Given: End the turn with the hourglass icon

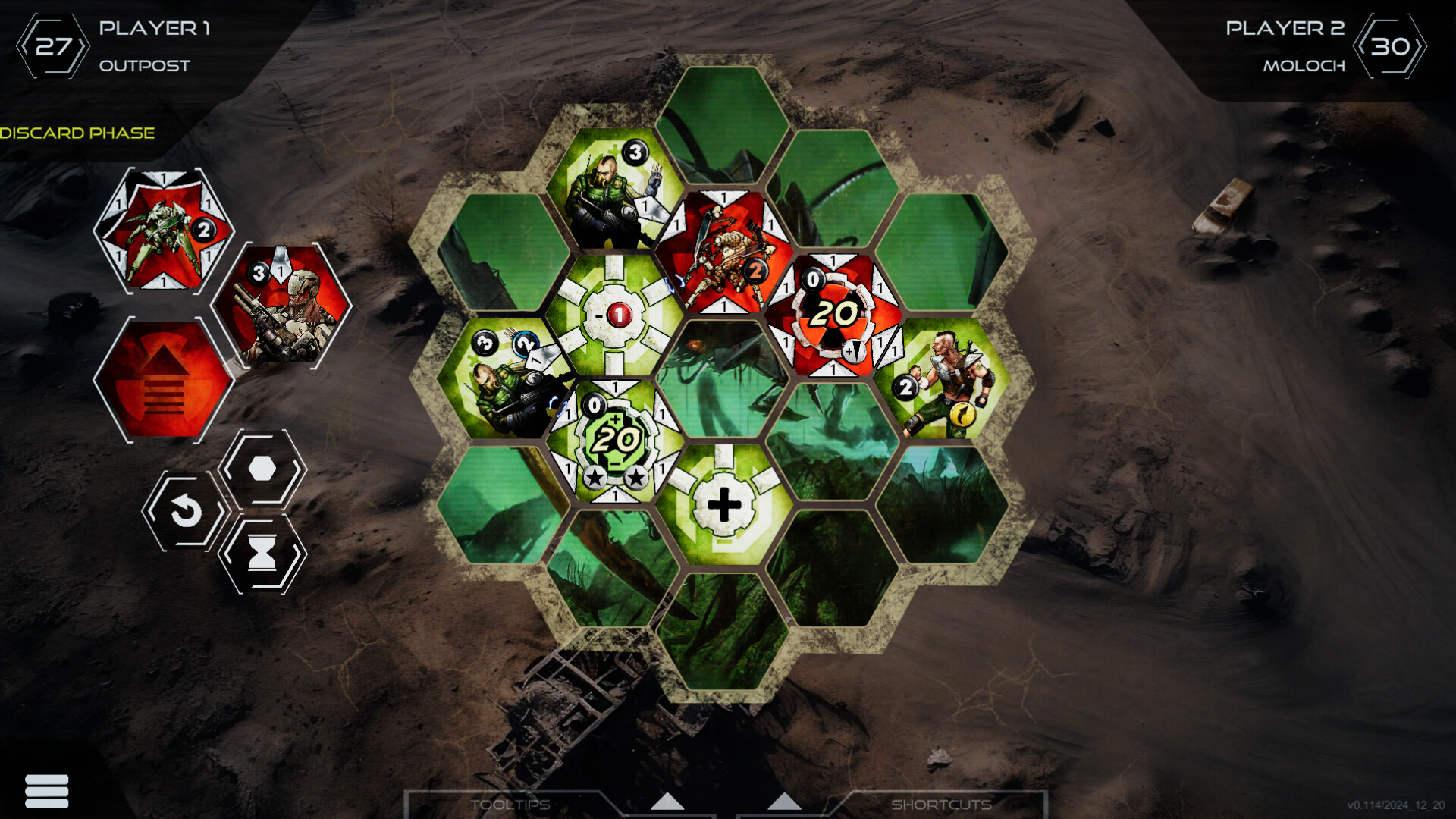Looking at the screenshot, I should 262,553.
